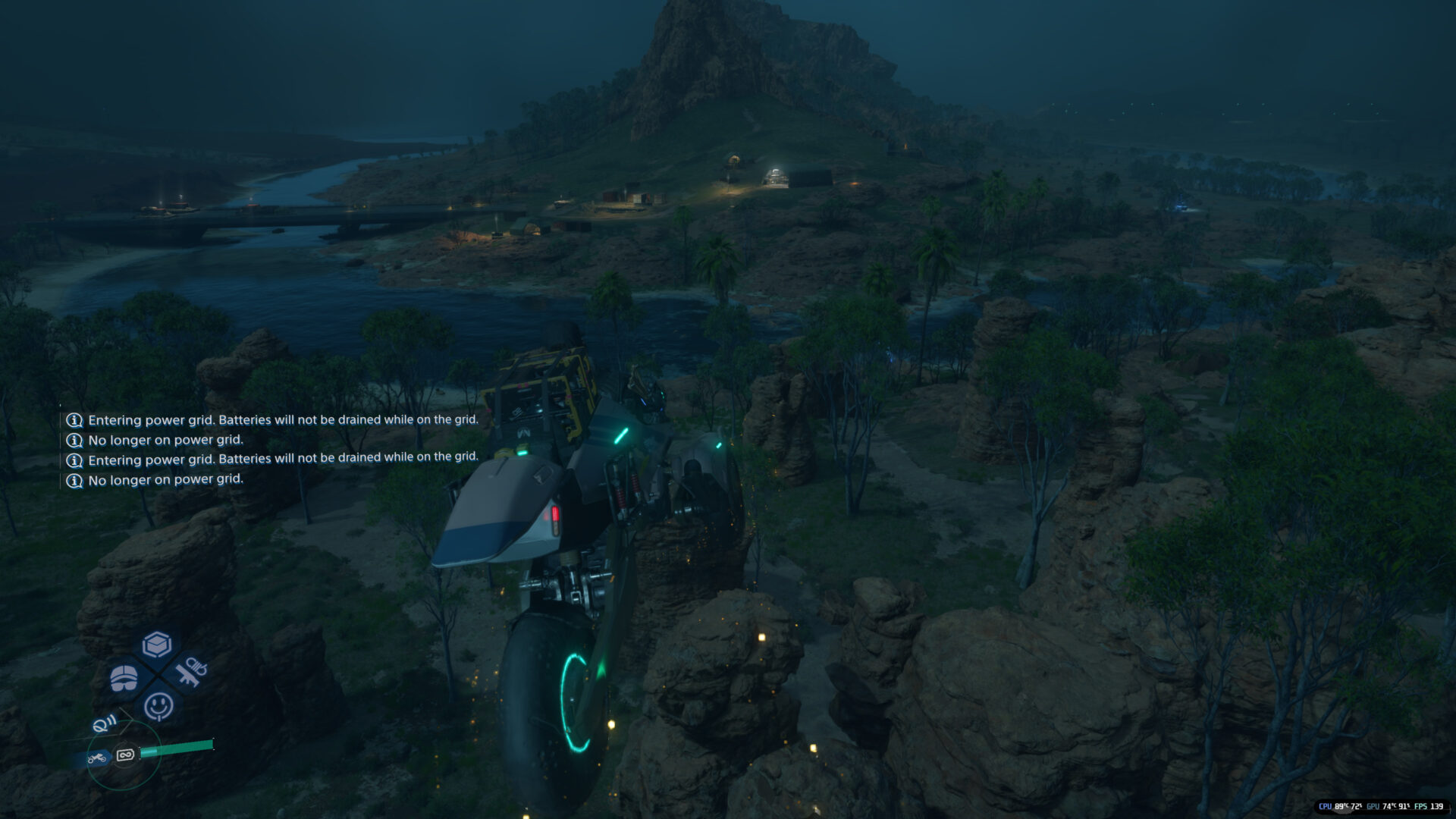The image size is (1456, 819).
Task: Choose the weapon and rope tools slot
Action: pos(190,671)
